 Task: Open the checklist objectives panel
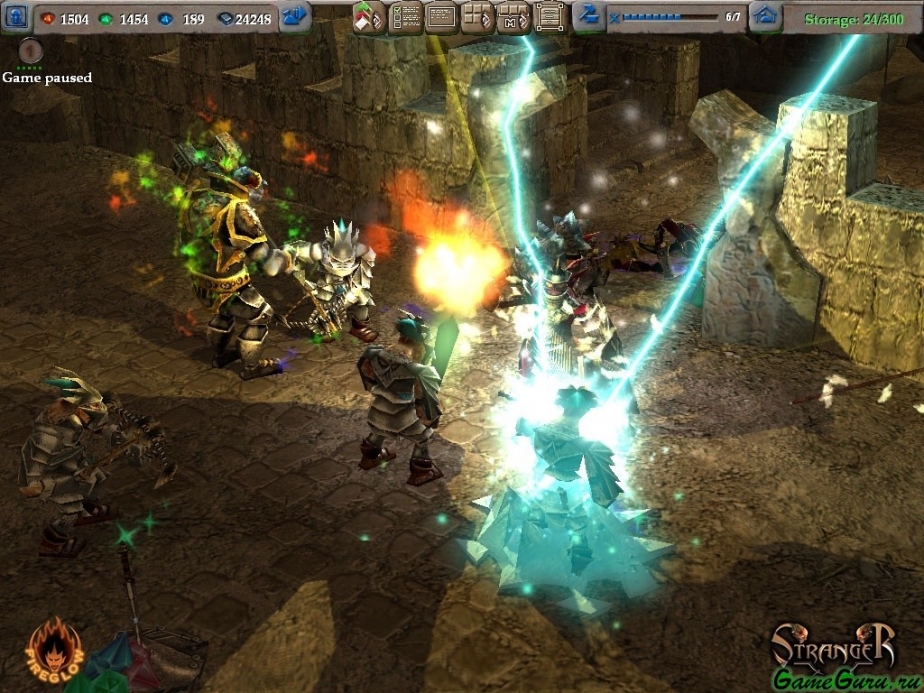pyautogui.click(x=404, y=17)
